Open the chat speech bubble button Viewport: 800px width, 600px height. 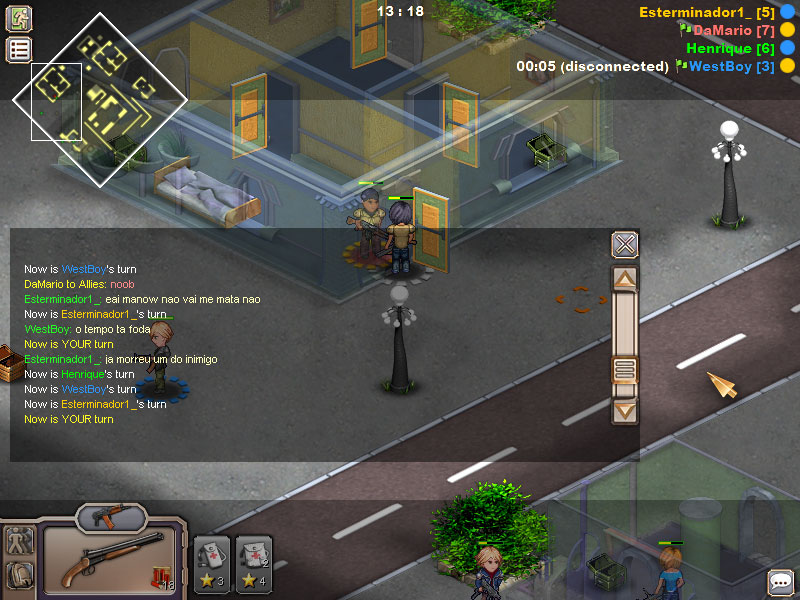[780, 581]
